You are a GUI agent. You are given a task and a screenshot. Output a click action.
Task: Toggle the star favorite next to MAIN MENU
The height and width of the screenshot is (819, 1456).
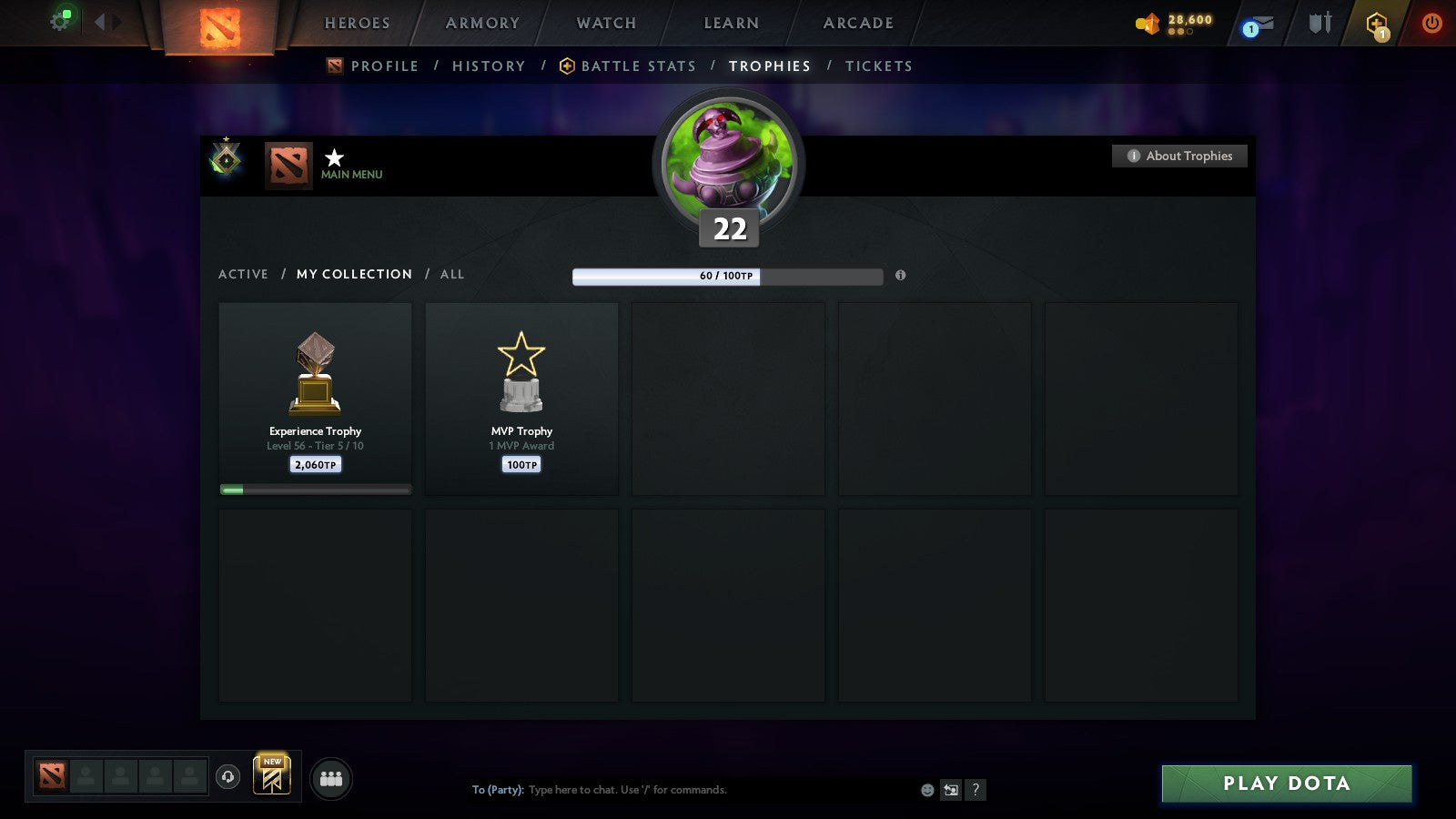pyautogui.click(x=334, y=159)
